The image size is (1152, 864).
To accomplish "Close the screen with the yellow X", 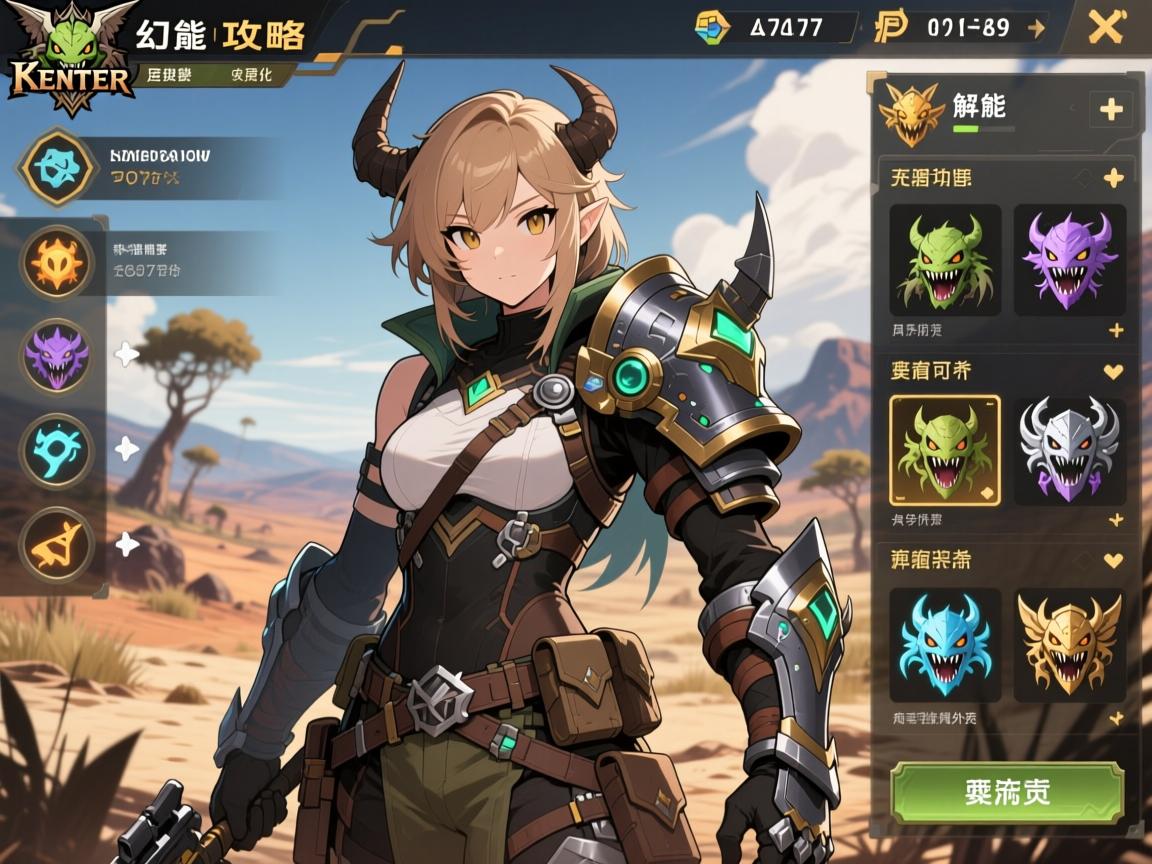I will point(1106,27).
